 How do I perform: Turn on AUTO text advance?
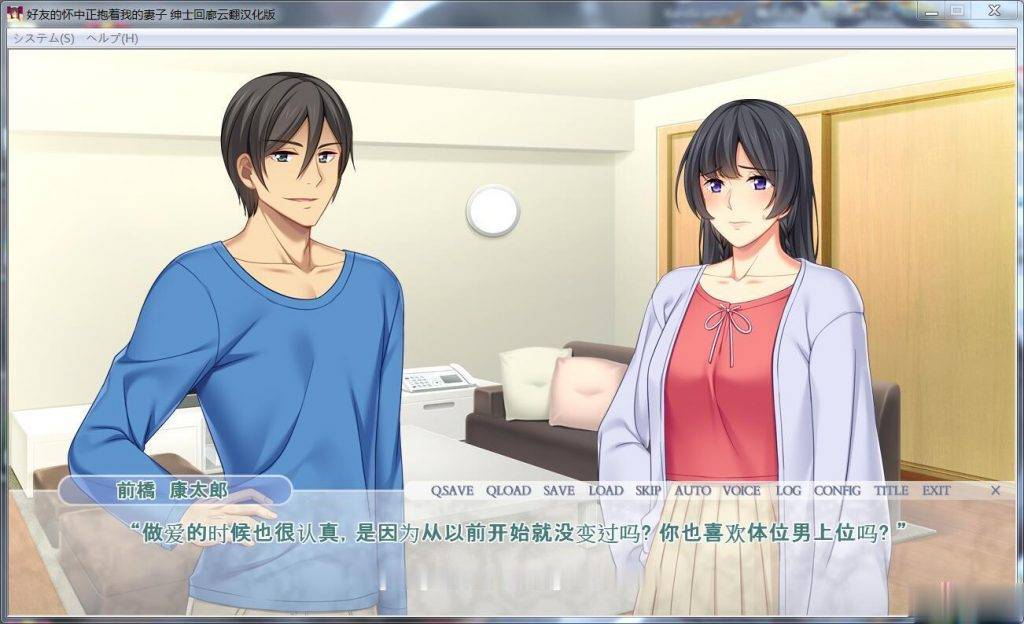(x=692, y=491)
